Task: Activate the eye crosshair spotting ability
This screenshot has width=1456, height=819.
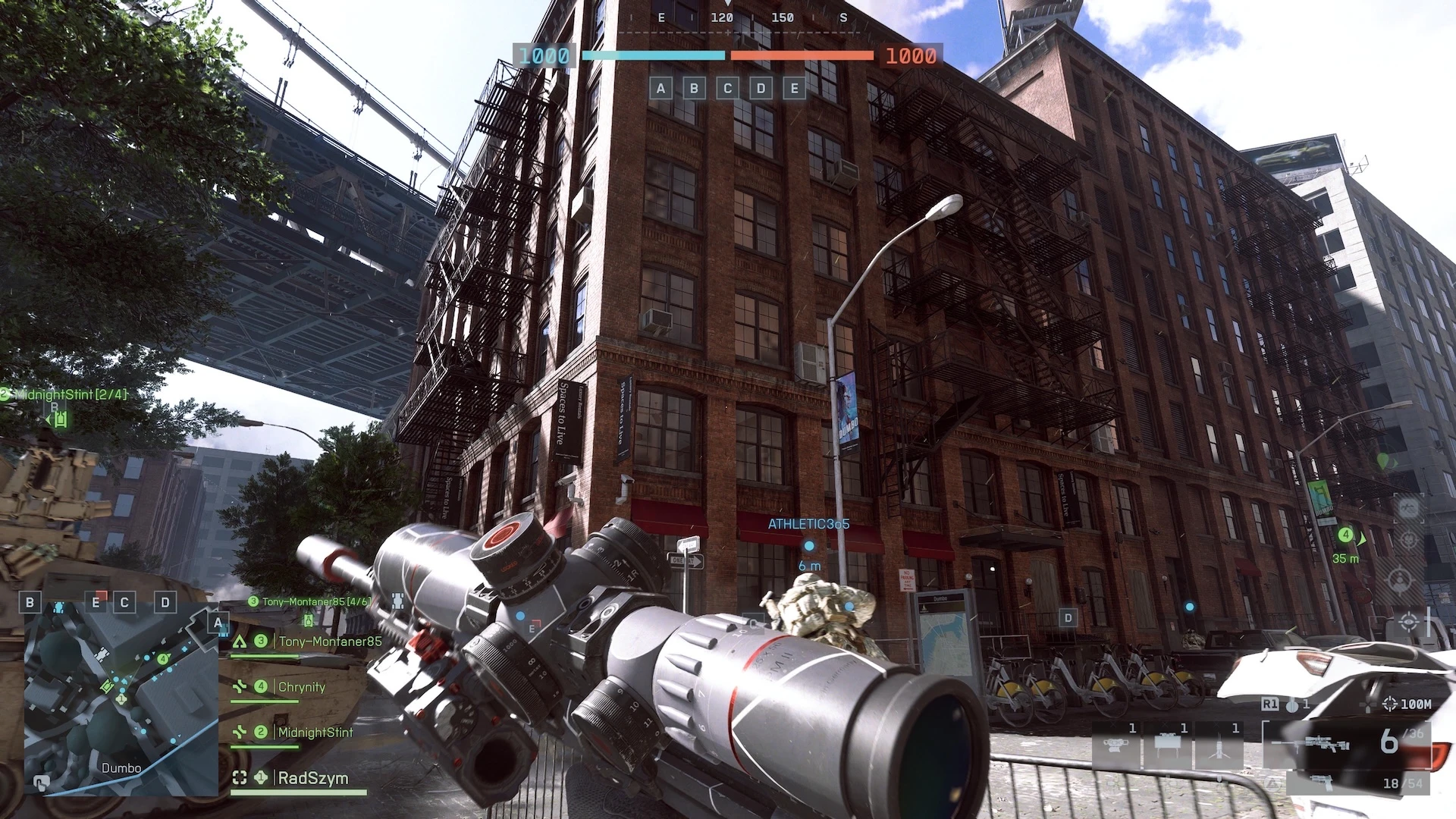Action: pos(1409,623)
